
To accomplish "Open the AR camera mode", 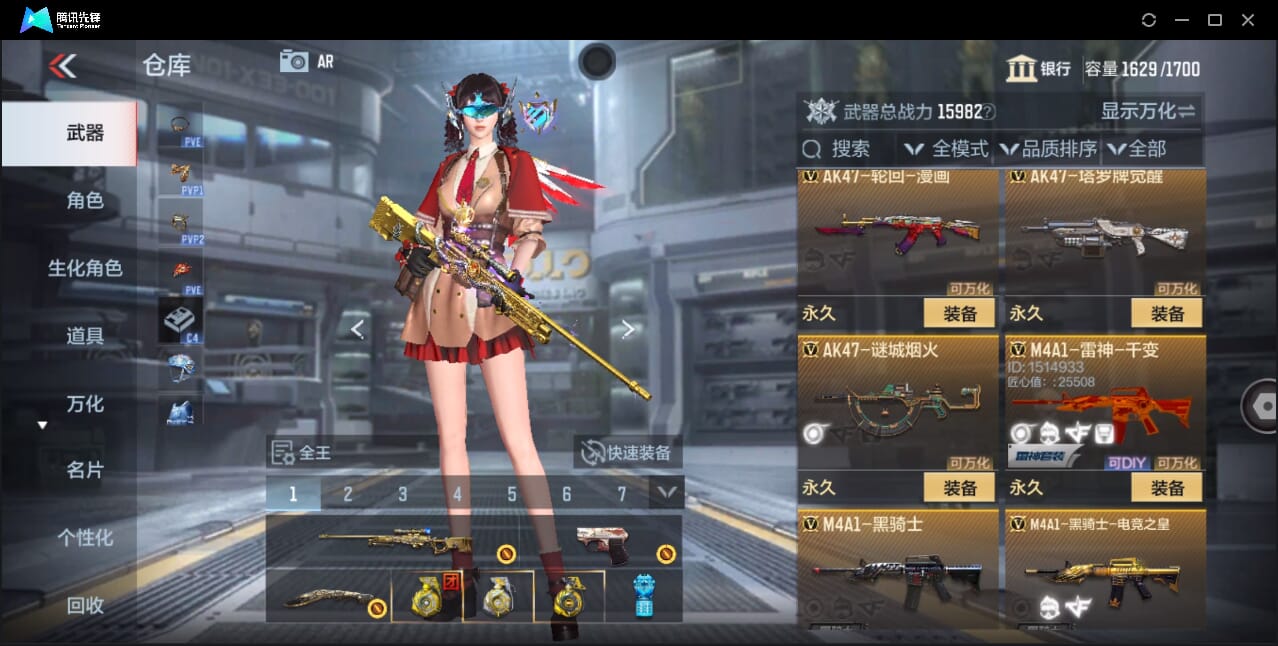I will pyautogui.click(x=306, y=61).
